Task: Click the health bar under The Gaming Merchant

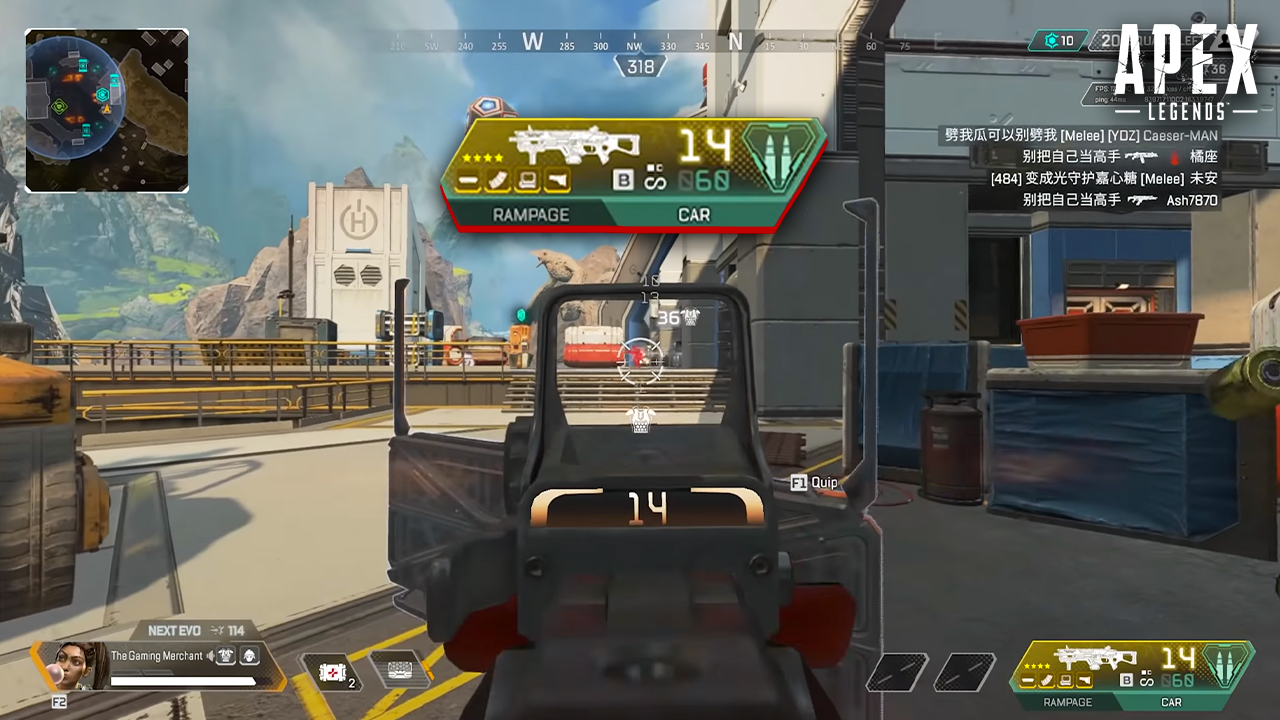Action: (185, 681)
